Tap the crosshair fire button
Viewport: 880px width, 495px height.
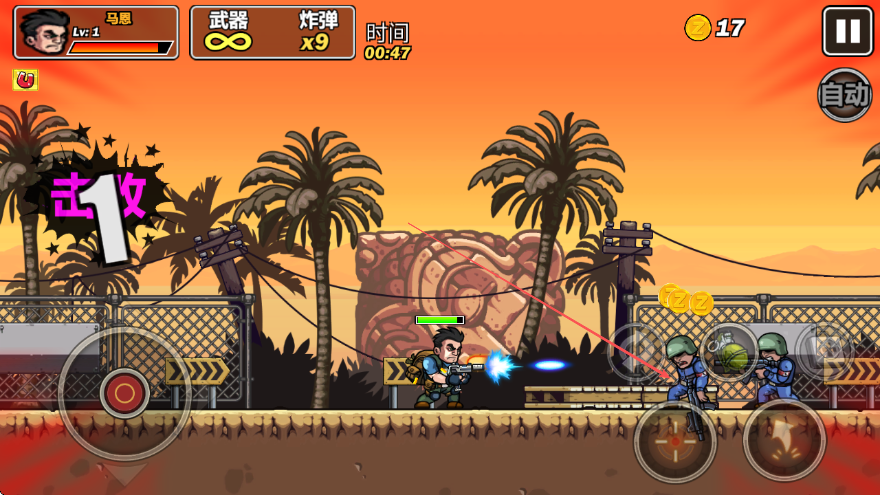coord(675,440)
